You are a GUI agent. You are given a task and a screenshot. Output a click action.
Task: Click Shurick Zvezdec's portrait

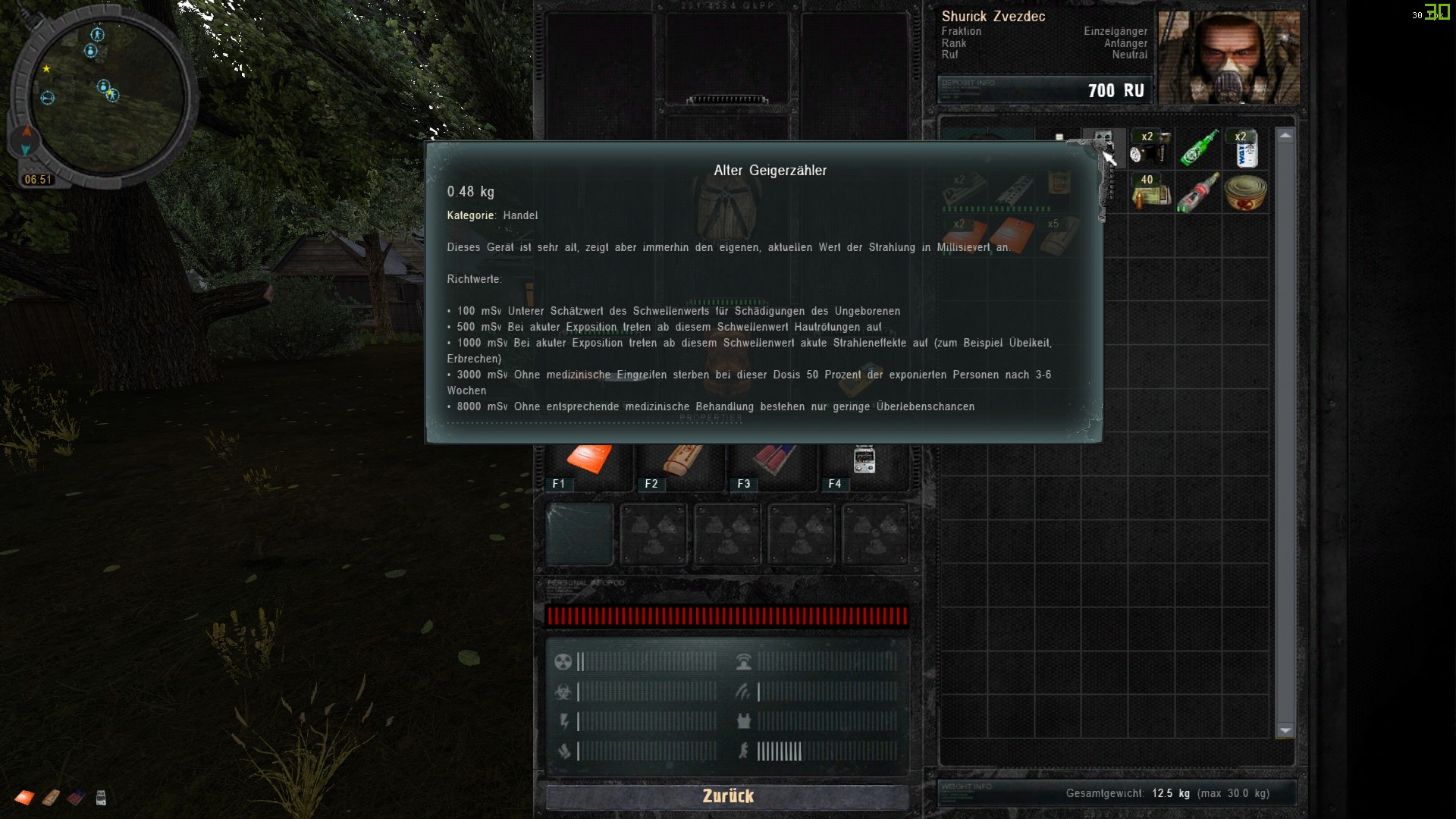[1228, 57]
